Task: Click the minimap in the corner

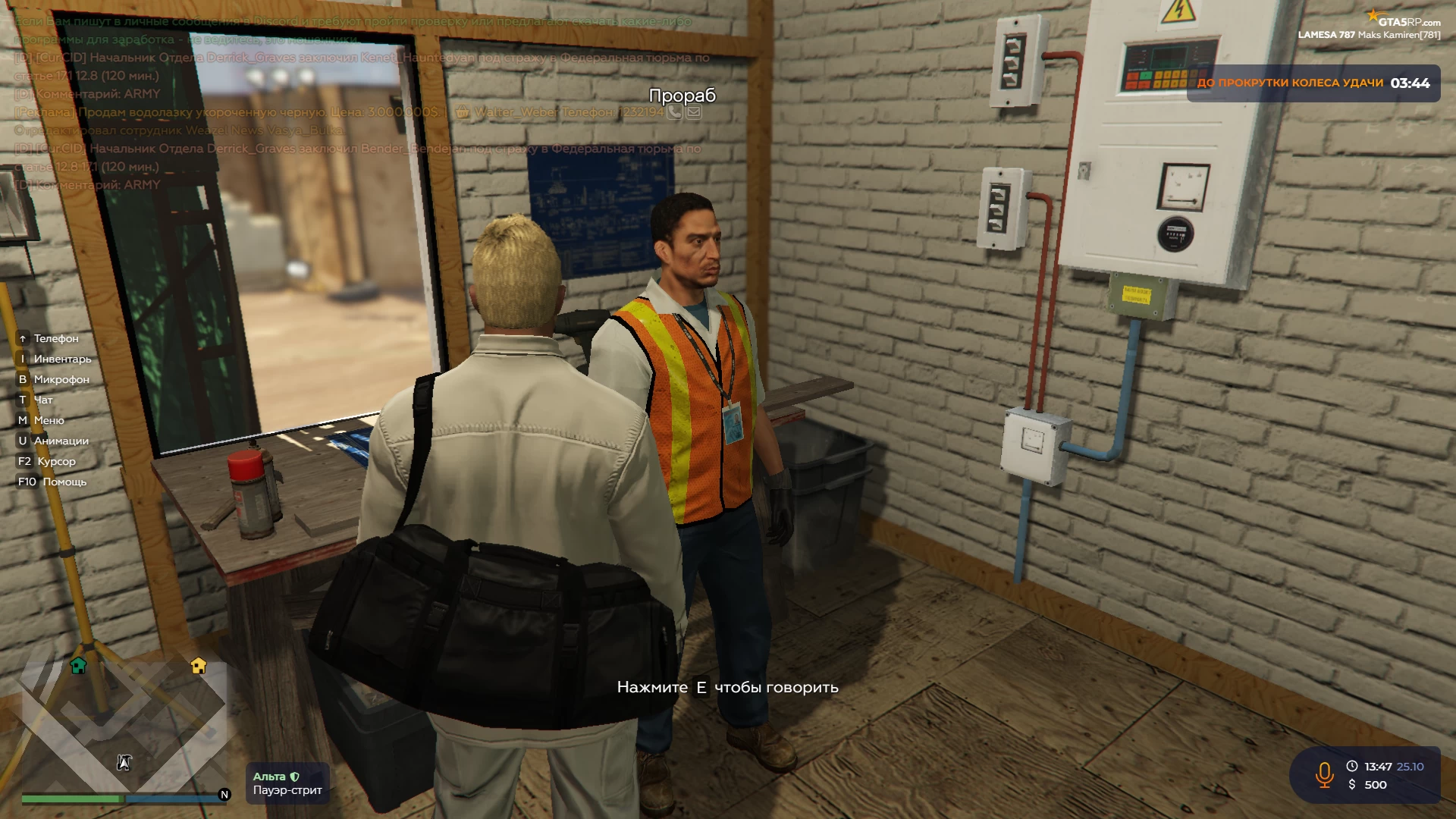Action: point(124,724)
